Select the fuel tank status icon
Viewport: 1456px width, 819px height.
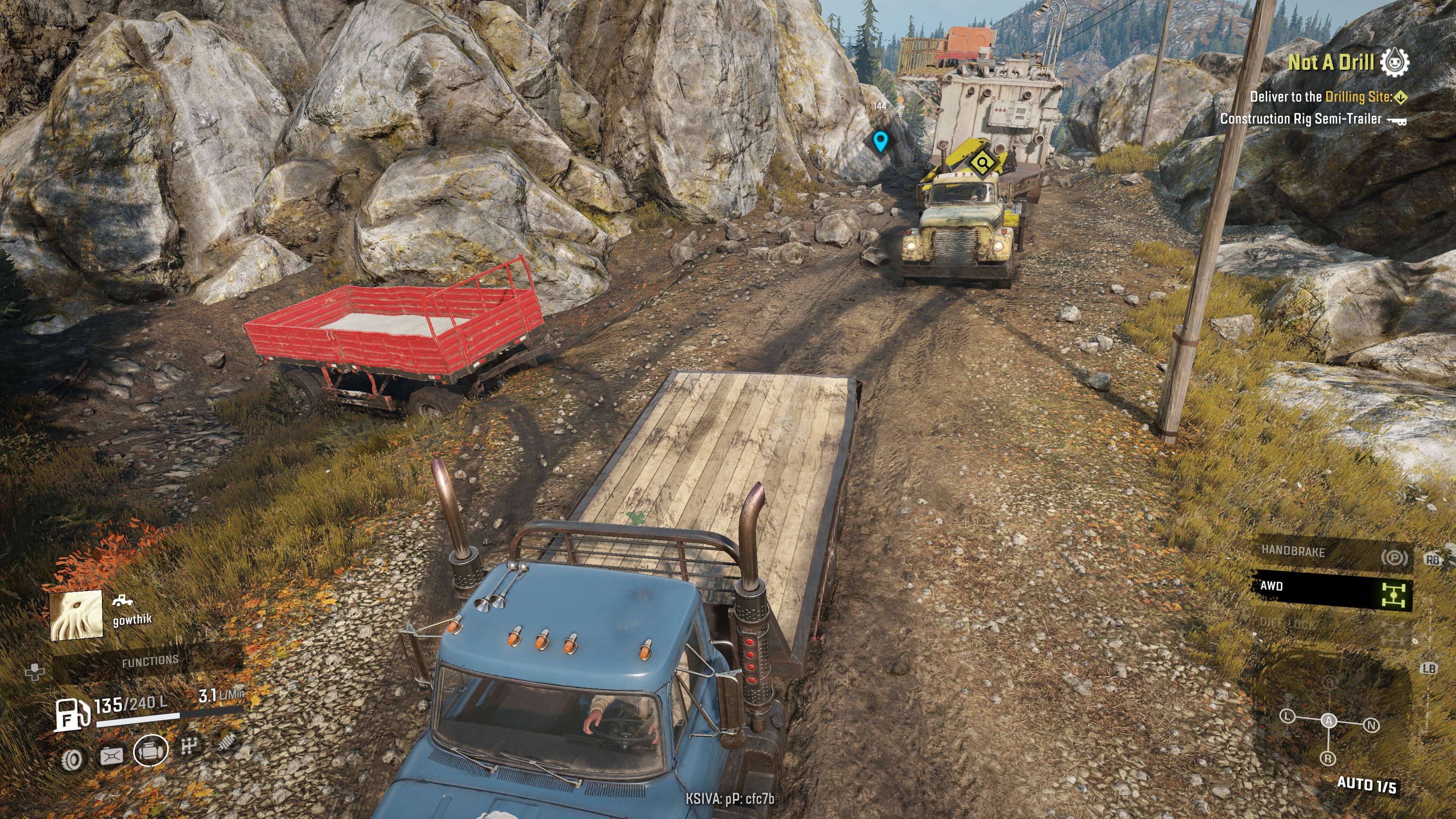[111, 756]
